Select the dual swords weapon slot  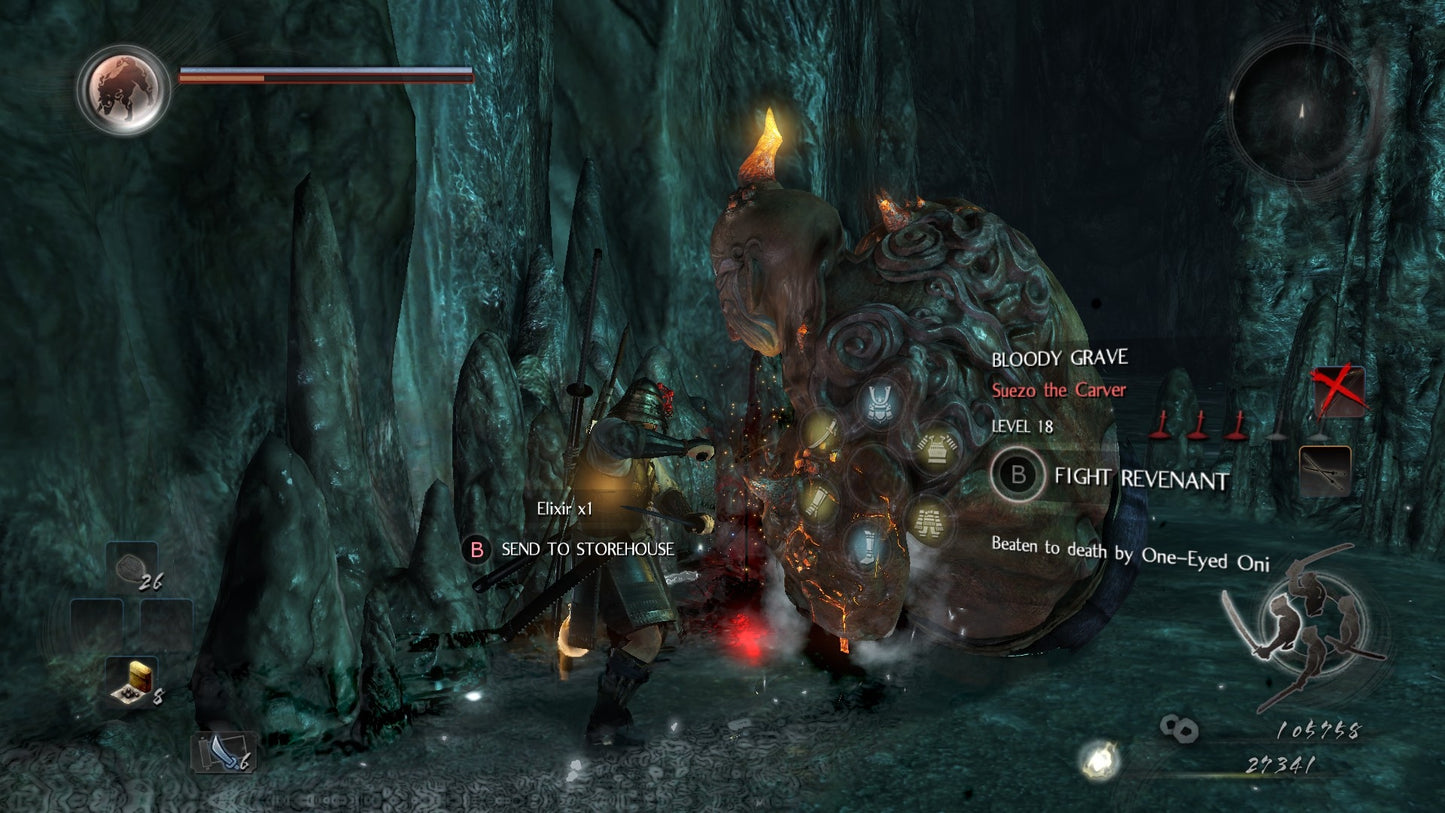[1325, 470]
